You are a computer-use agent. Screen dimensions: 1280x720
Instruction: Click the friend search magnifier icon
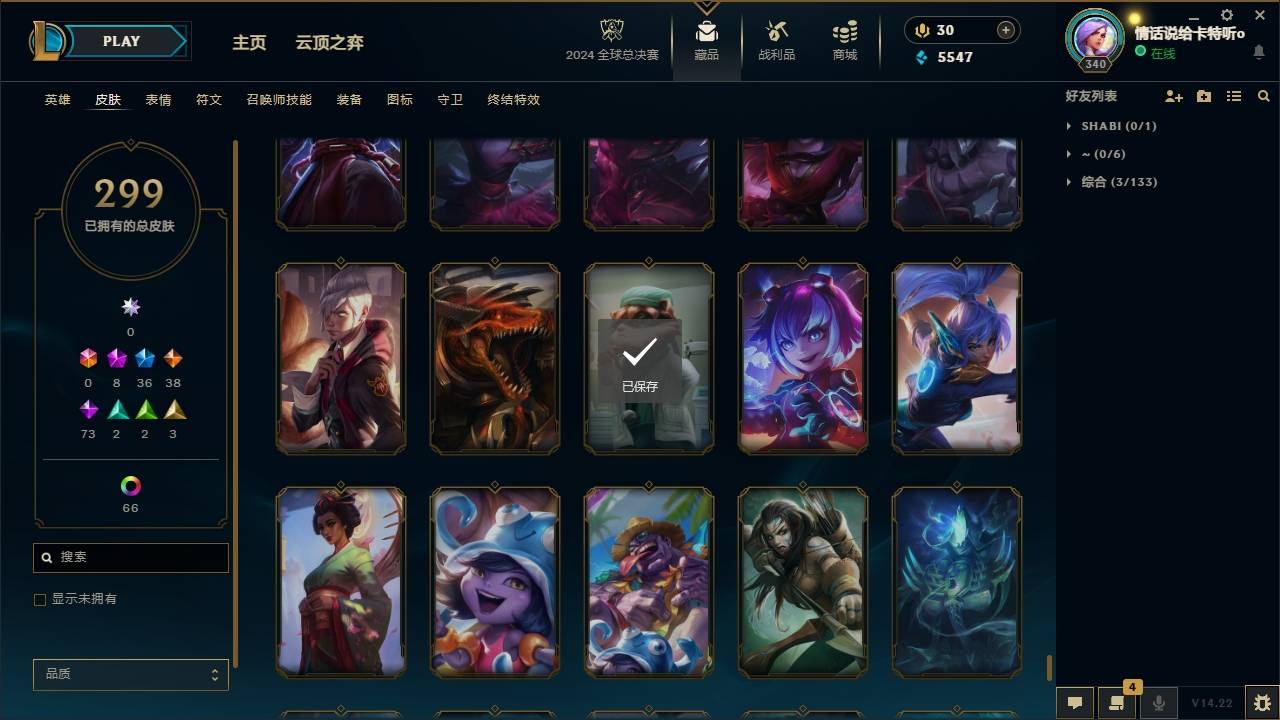[1263, 95]
